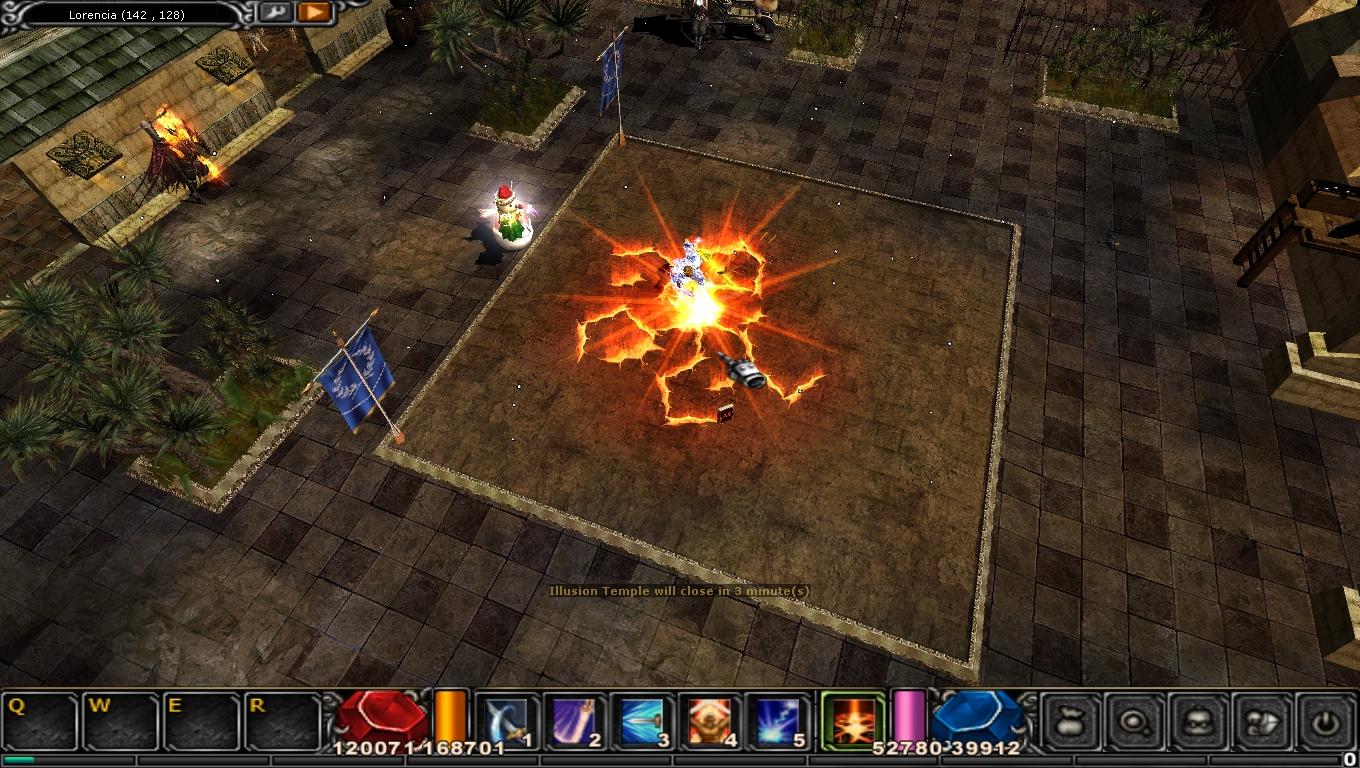Image resolution: width=1360 pixels, height=768 pixels.
Task: Activate the sword slash skill in slot 1
Action: pyautogui.click(x=507, y=721)
